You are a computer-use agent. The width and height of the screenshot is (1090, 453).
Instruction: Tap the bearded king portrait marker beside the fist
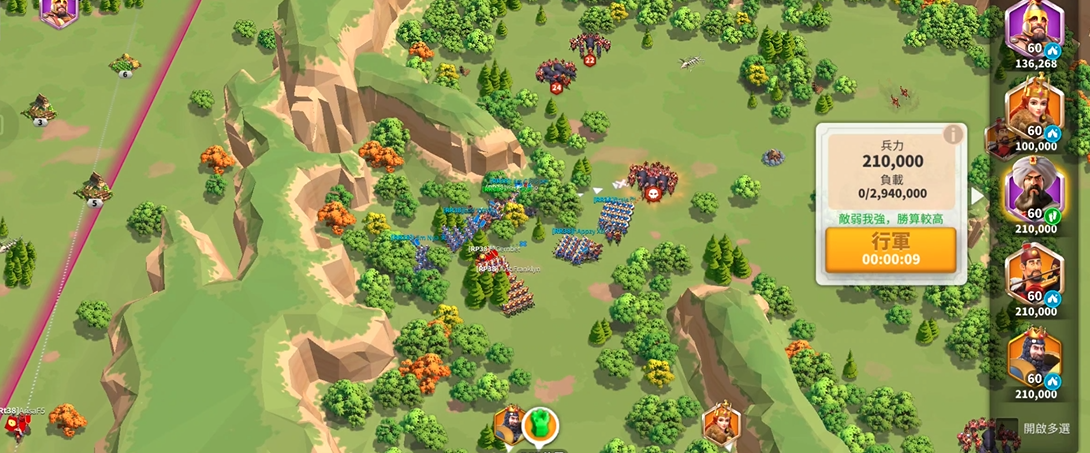pos(509,425)
